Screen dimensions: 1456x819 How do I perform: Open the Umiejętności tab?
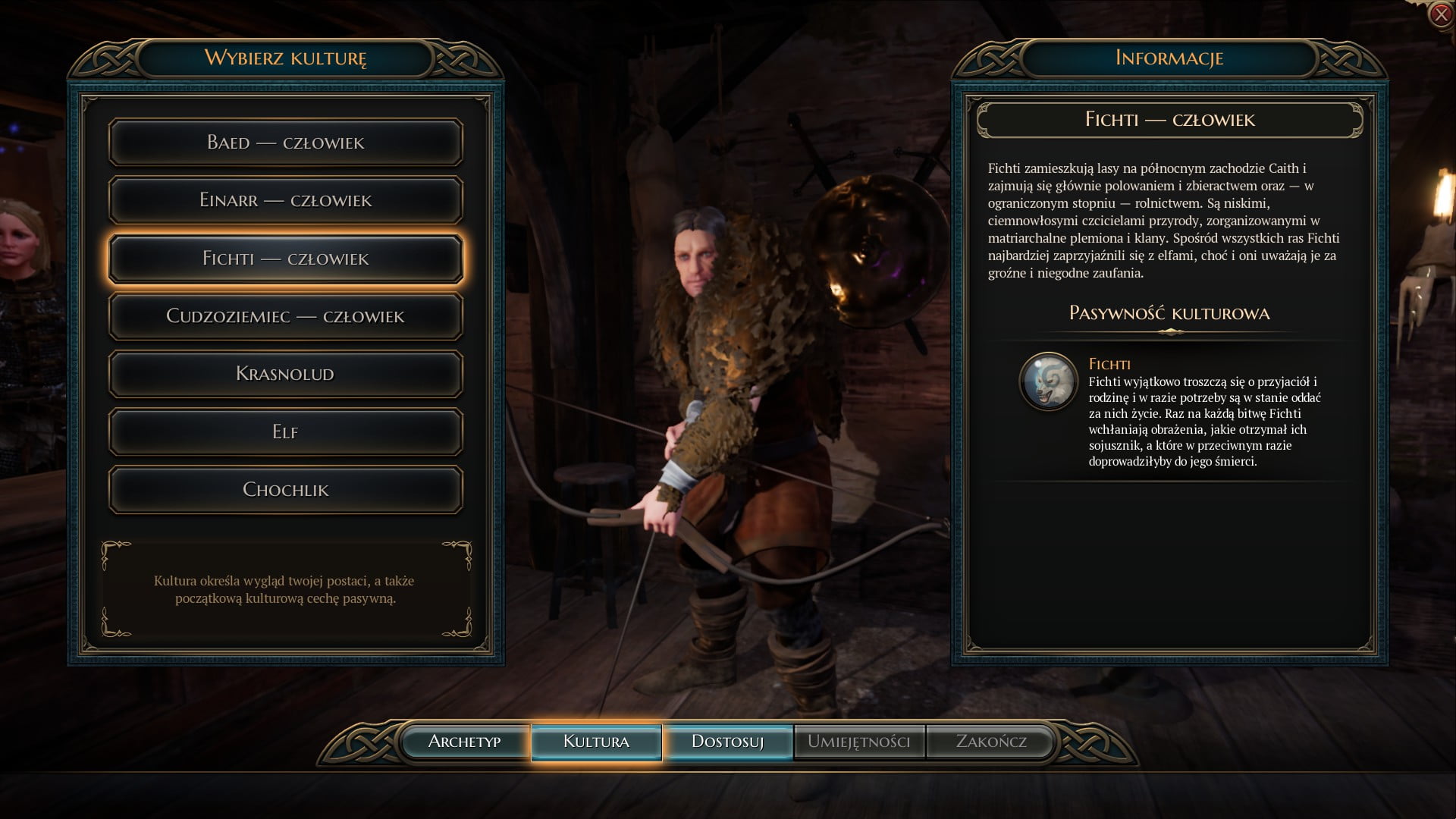[858, 742]
